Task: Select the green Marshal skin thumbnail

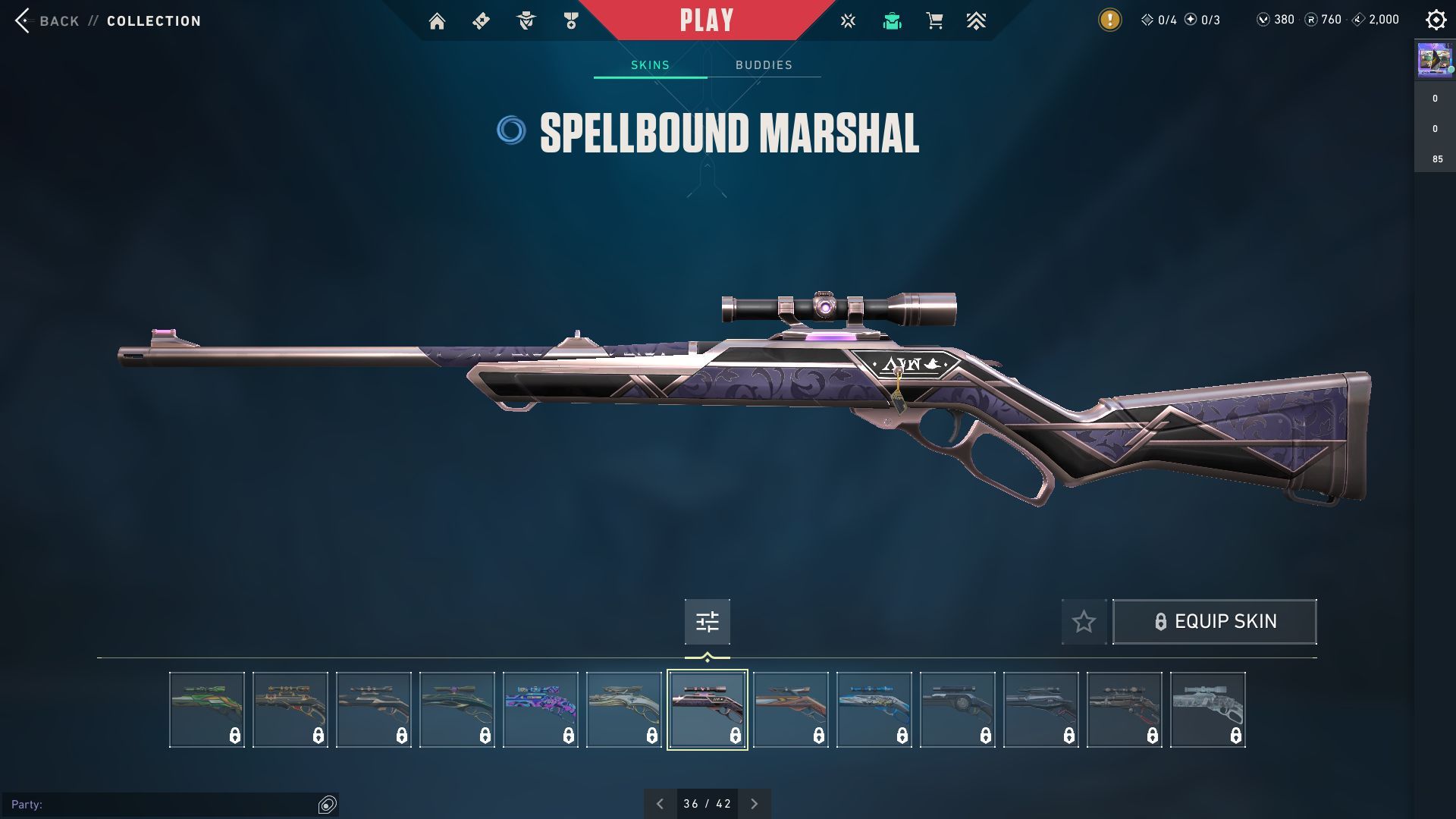Action: tap(207, 710)
